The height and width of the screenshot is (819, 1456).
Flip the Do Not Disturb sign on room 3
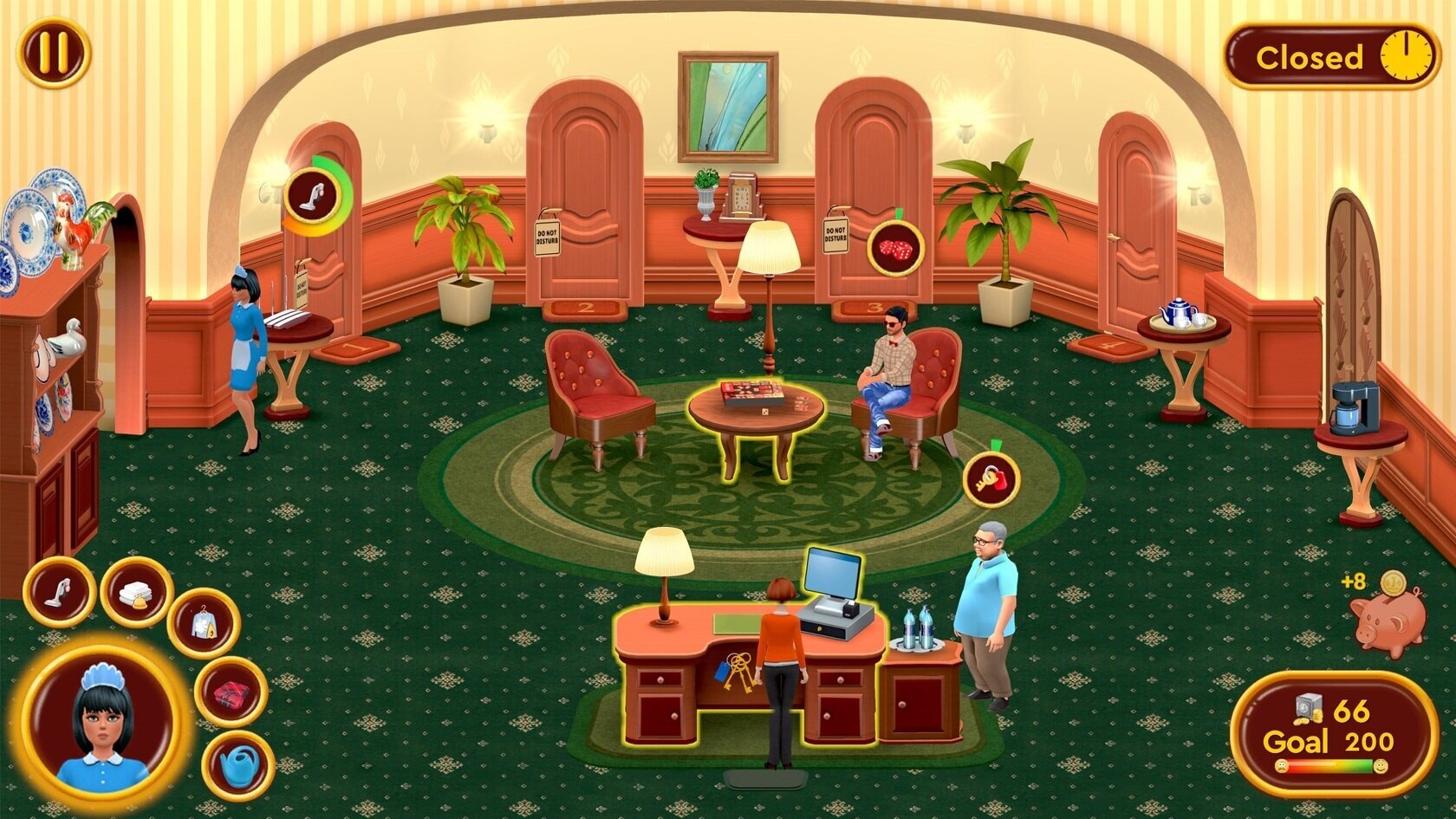click(x=835, y=236)
